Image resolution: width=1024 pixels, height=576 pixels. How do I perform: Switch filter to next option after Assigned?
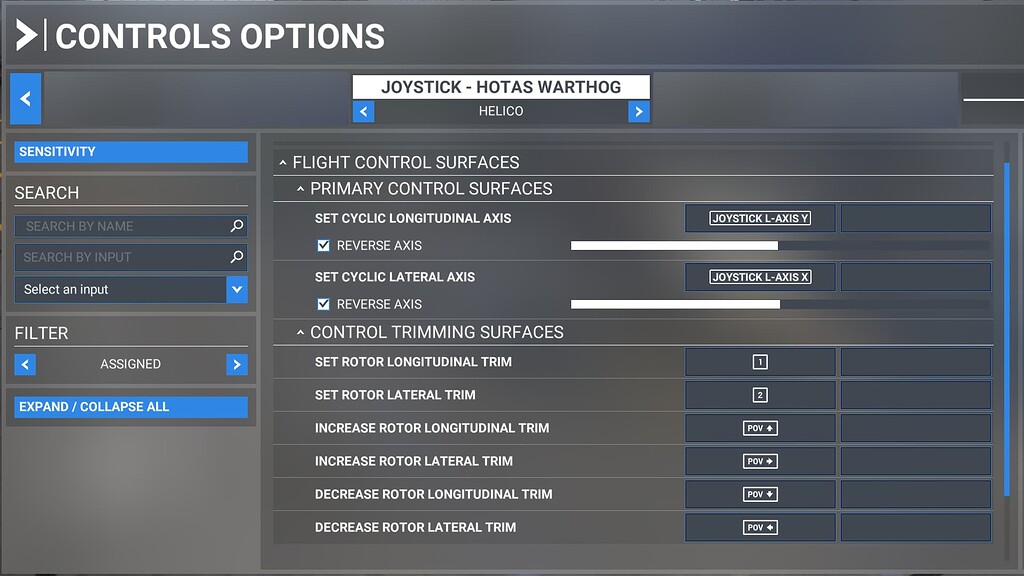pyautogui.click(x=237, y=364)
